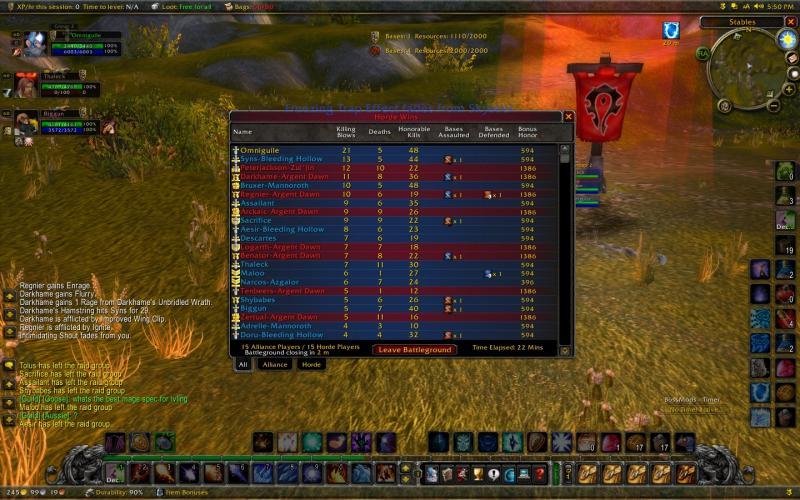Image resolution: width=800 pixels, height=500 pixels.
Task: Close the minimap using its X button
Action: point(791,22)
